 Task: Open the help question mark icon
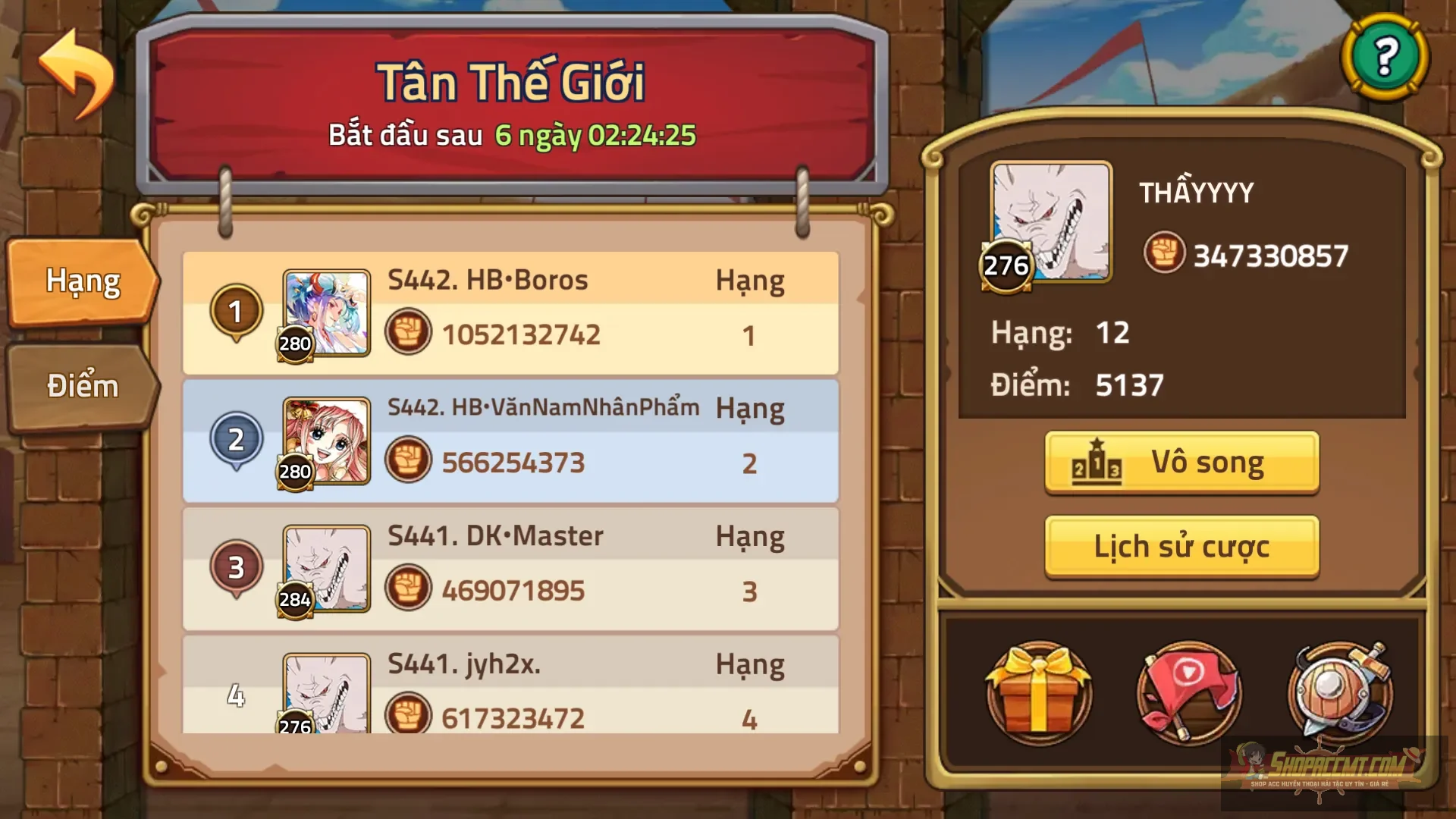1385,58
